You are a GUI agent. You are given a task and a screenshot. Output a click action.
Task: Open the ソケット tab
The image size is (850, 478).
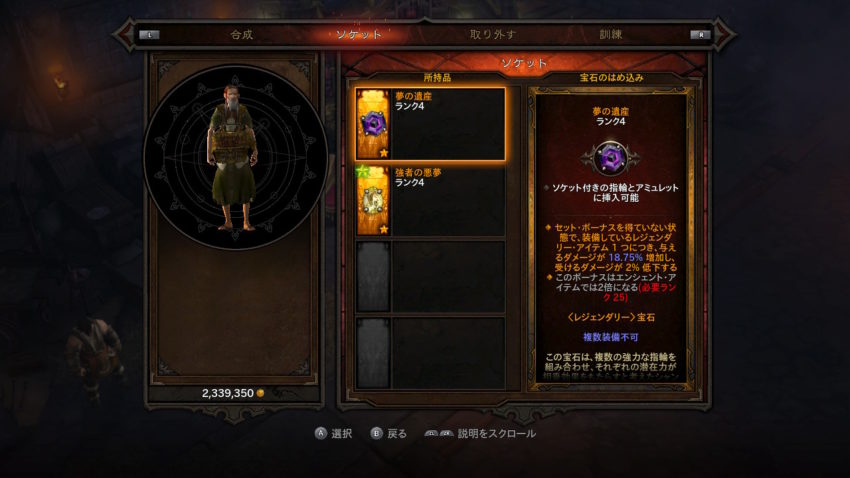click(360, 34)
